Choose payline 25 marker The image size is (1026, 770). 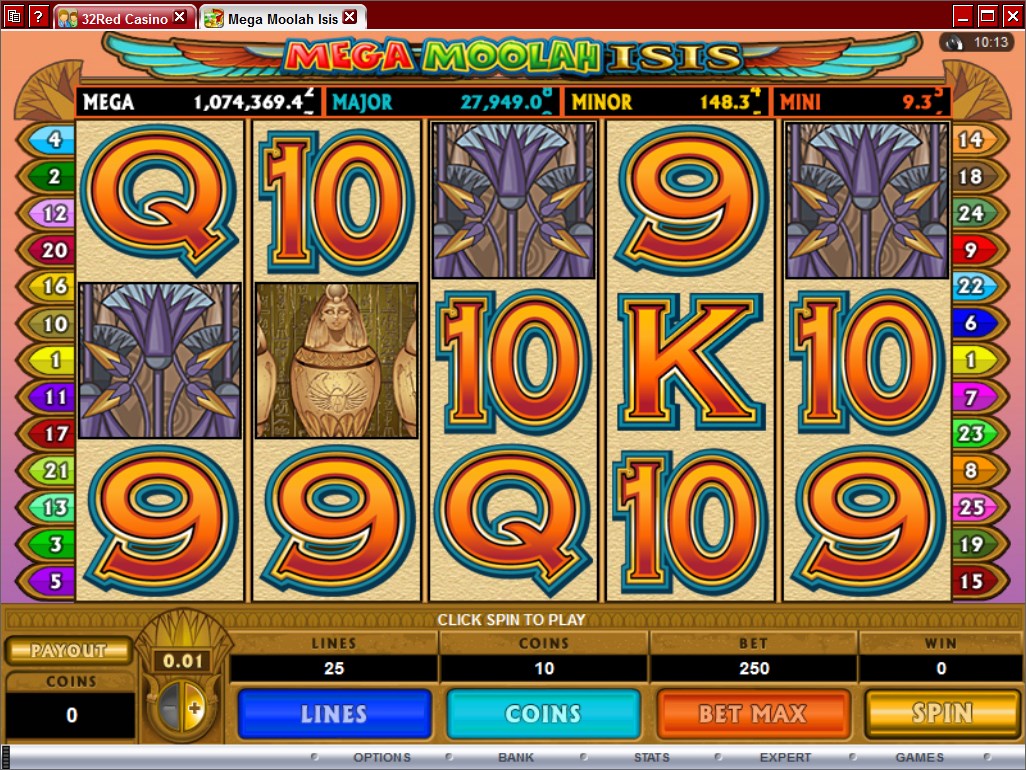[x=976, y=507]
